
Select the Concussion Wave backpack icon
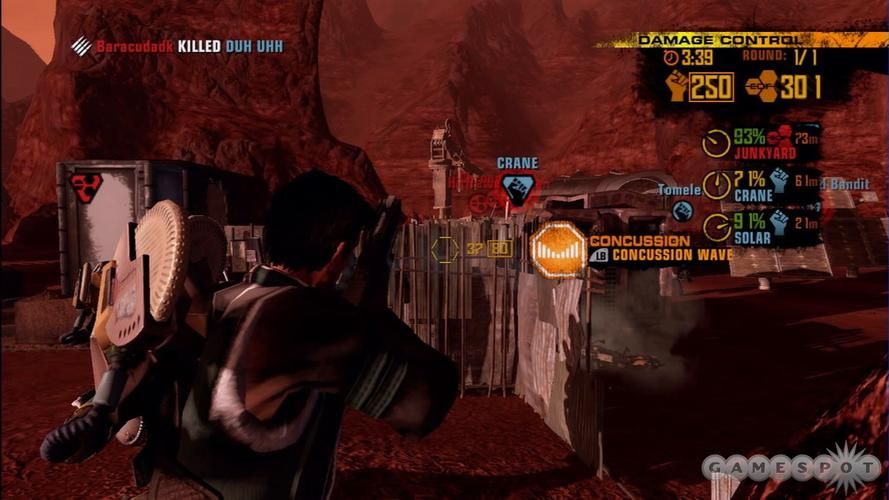pos(558,249)
